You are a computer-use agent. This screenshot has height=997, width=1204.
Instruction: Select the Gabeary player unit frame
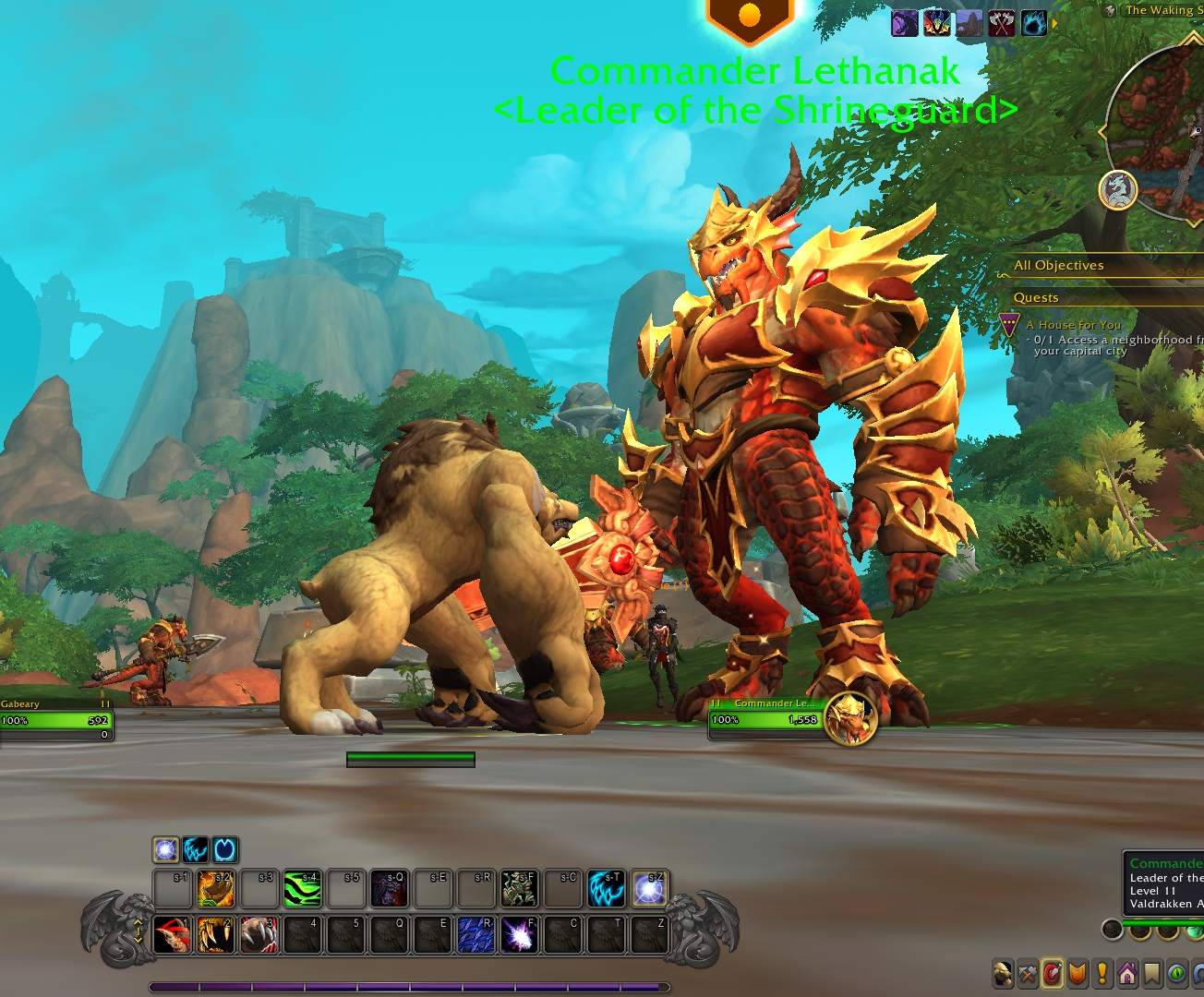(x=55, y=718)
